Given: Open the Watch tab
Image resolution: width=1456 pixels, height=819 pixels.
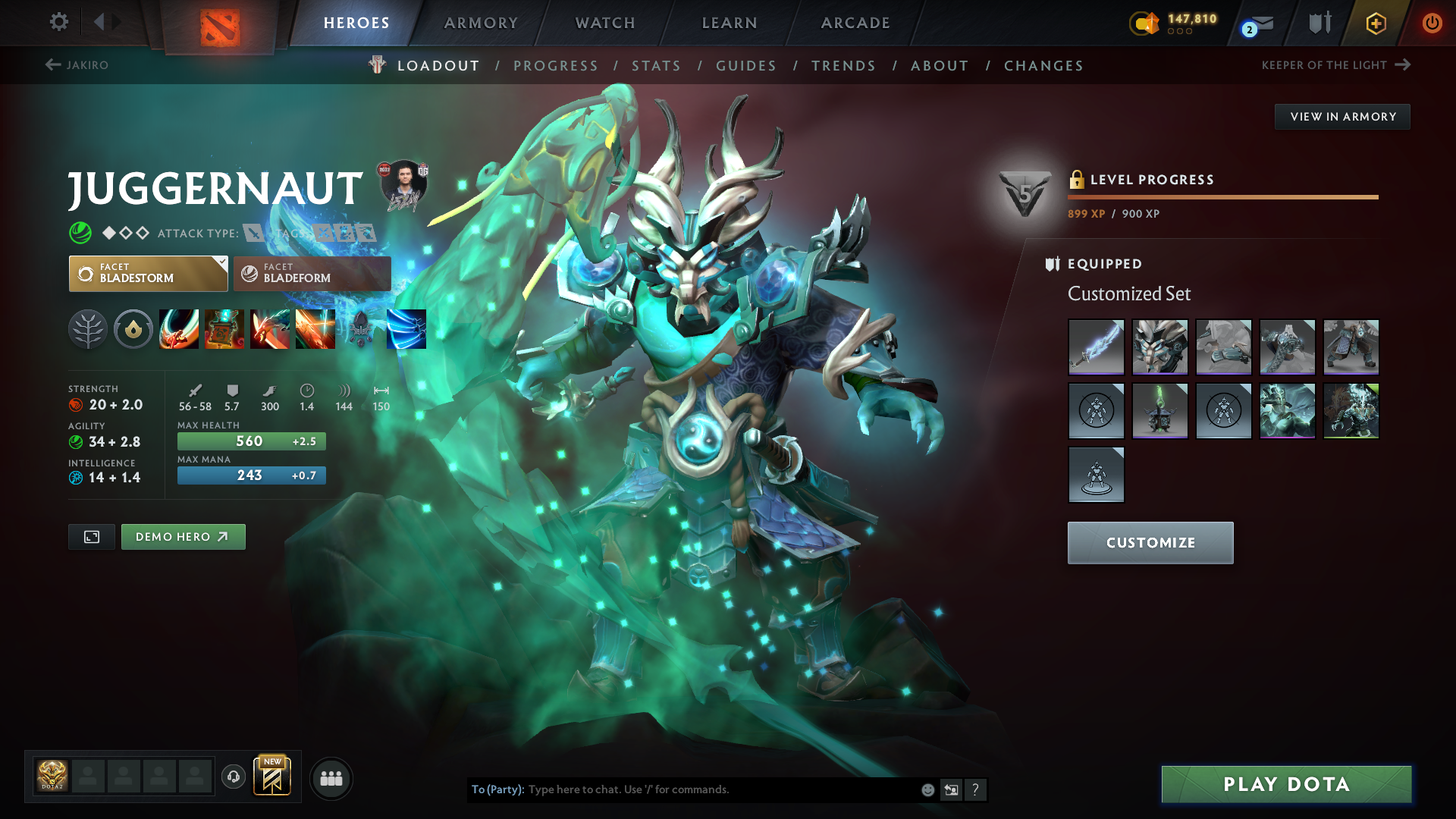Looking at the screenshot, I should coord(605,23).
